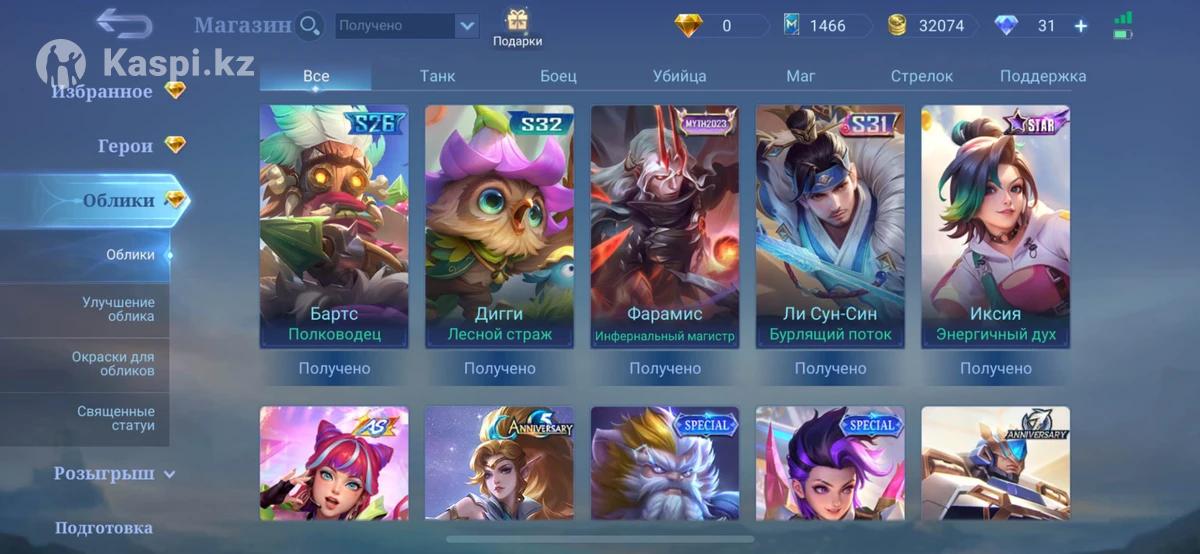This screenshot has width=1200, height=554.
Task: Select the Бартс Полководец skin card
Action: tap(334, 226)
